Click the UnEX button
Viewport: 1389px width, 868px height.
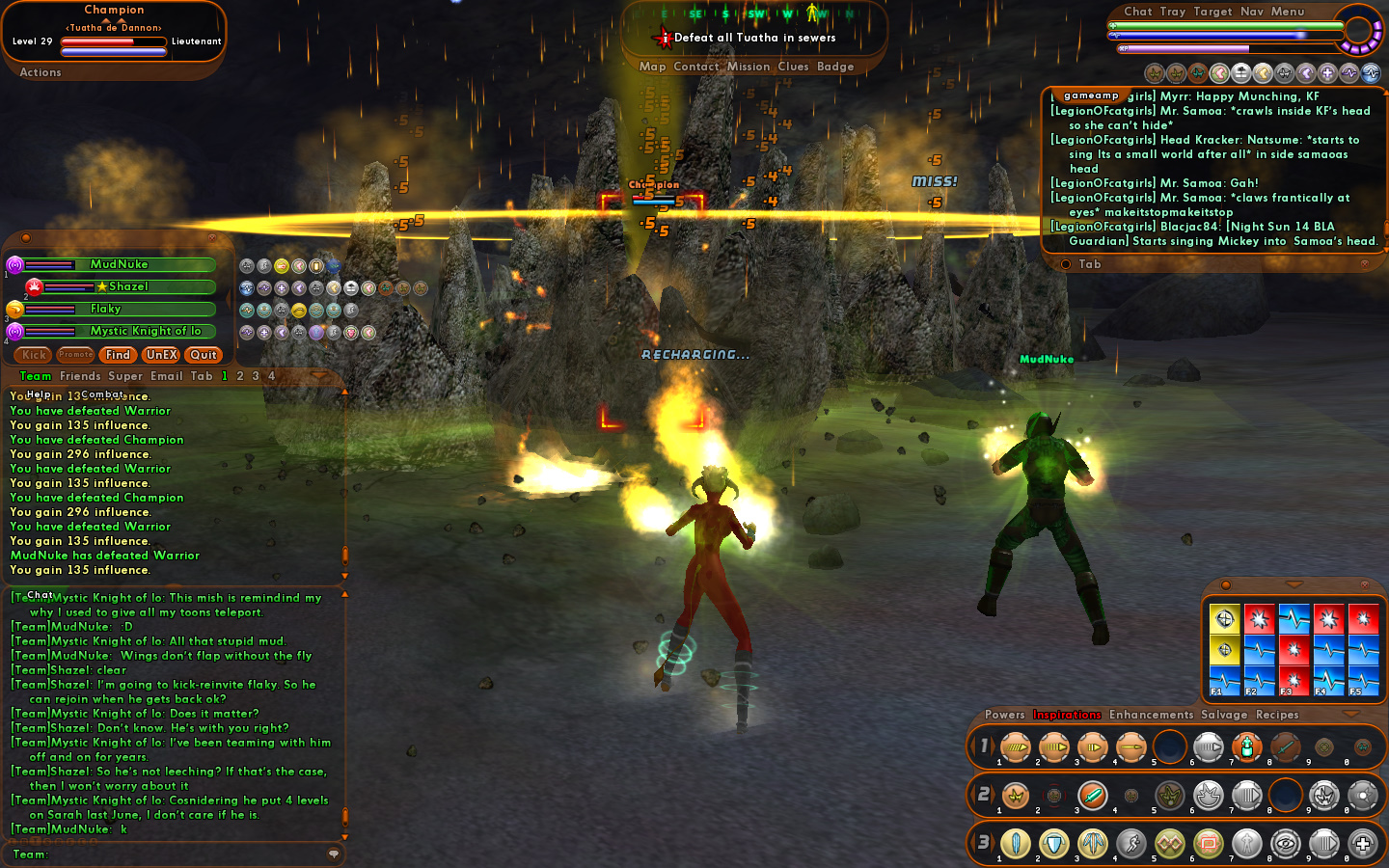[161, 355]
